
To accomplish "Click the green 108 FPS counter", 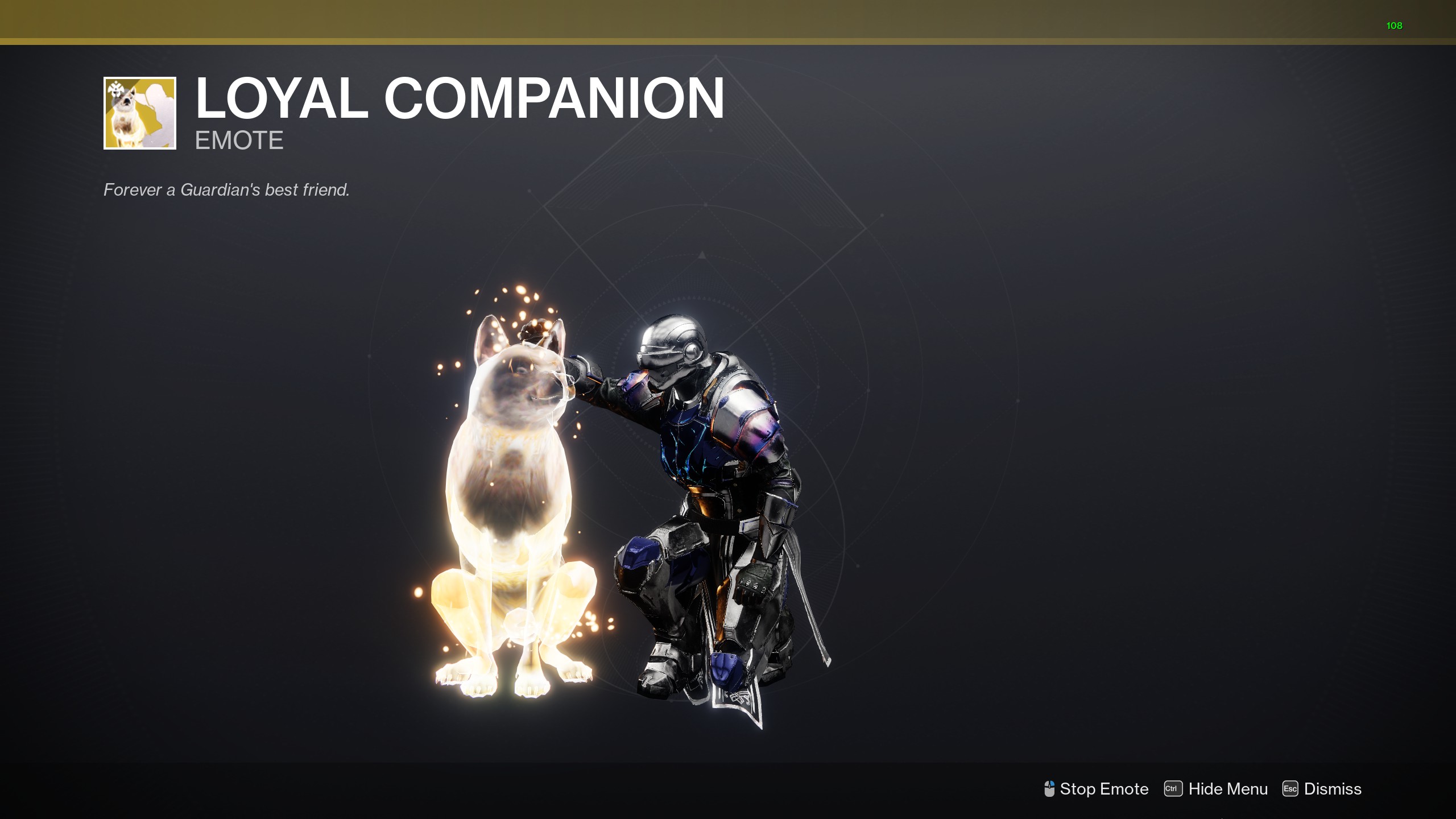I will click(x=1395, y=26).
